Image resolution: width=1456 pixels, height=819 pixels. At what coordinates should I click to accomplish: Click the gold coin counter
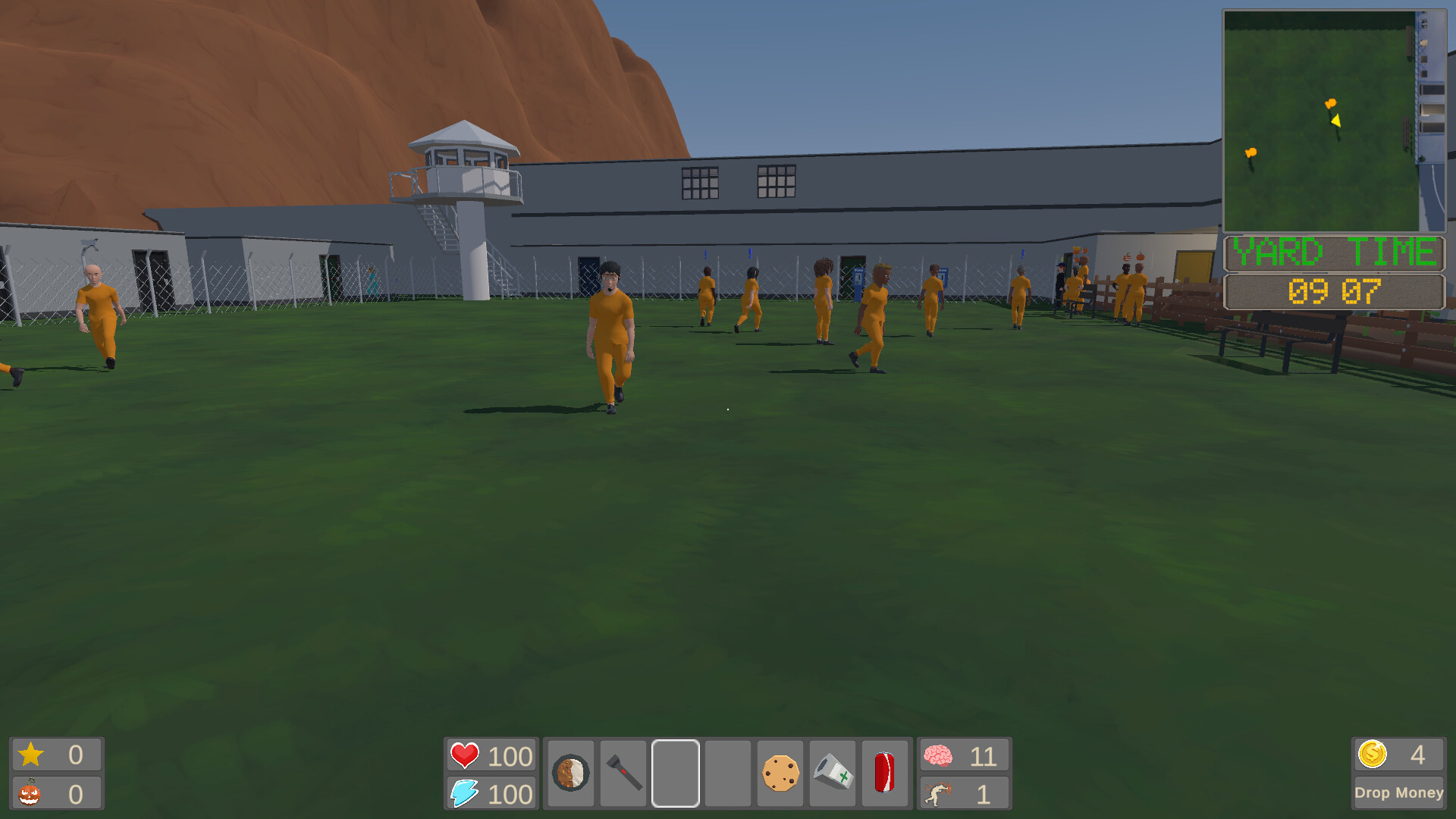point(1374,754)
